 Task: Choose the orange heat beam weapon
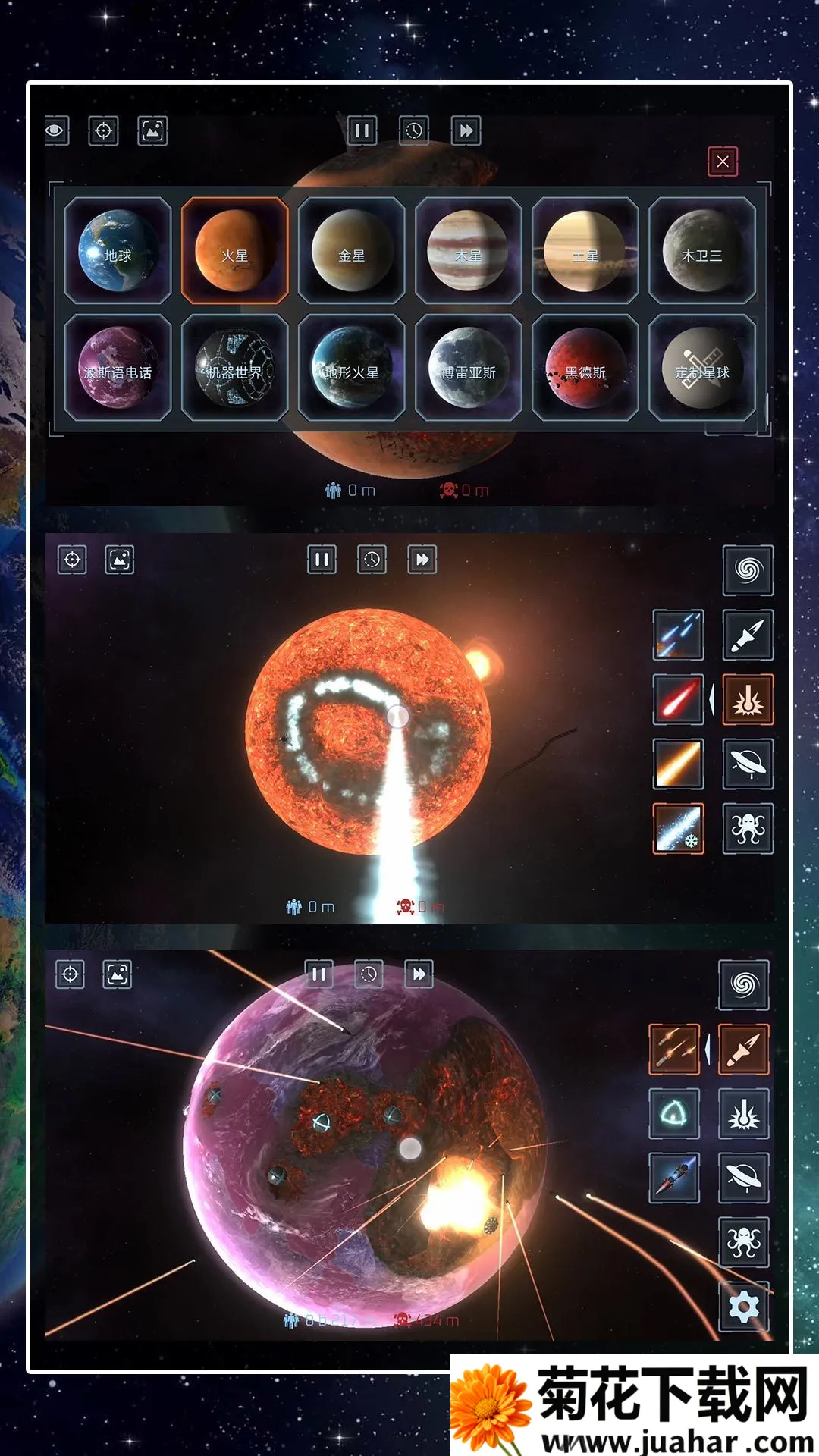[678, 764]
